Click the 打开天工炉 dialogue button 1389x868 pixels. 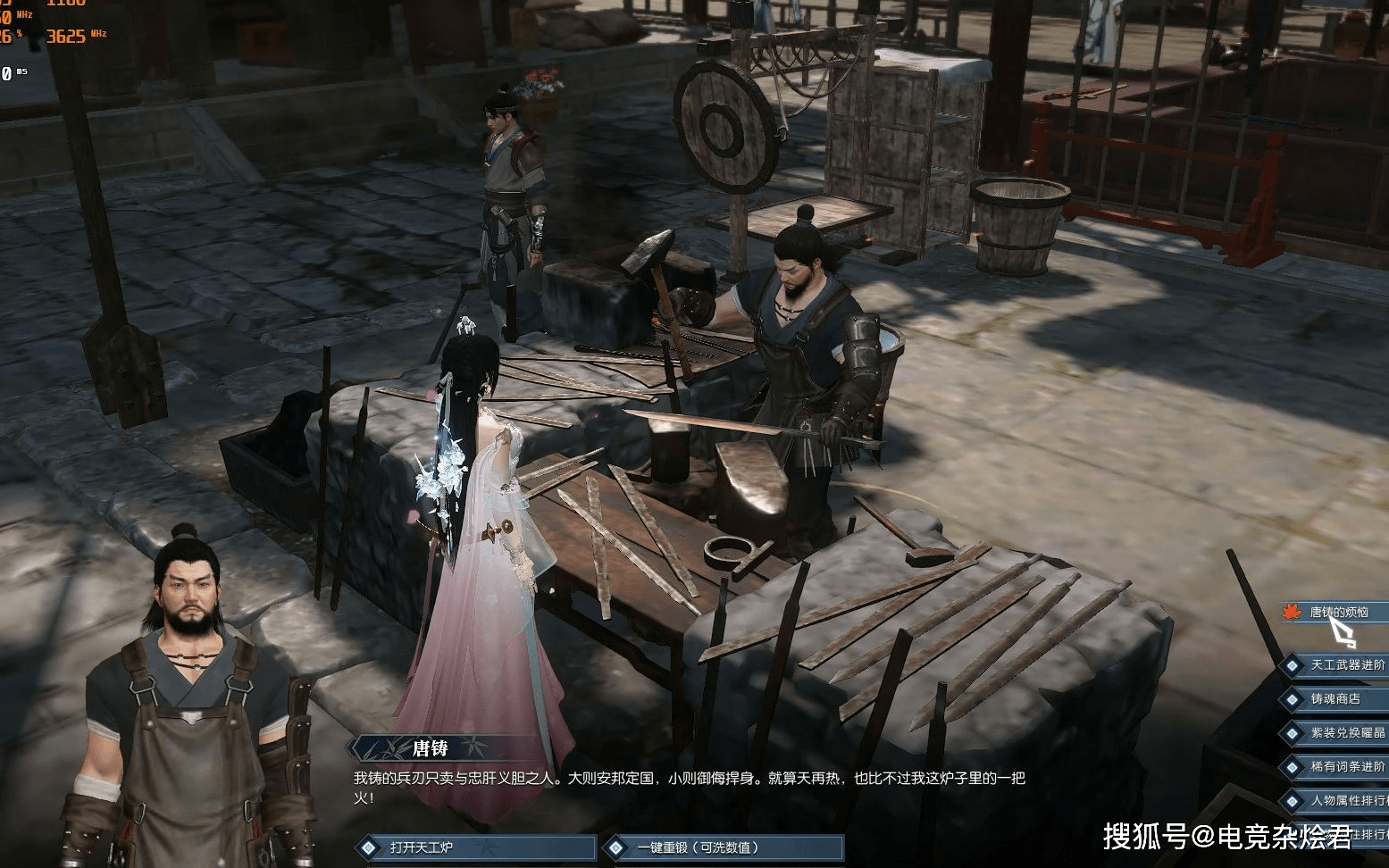pyautogui.click(x=478, y=847)
